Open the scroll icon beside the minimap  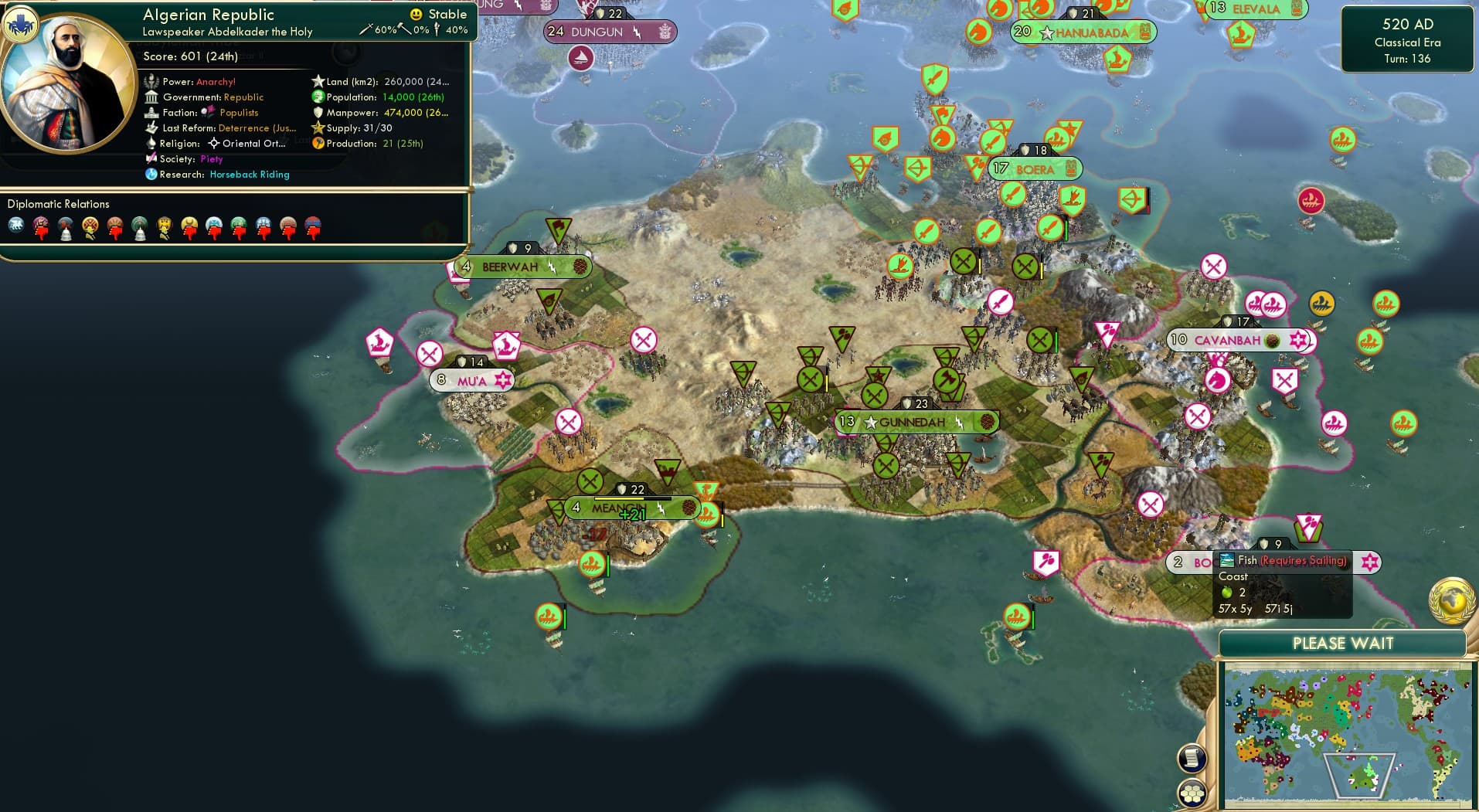(x=1192, y=758)
